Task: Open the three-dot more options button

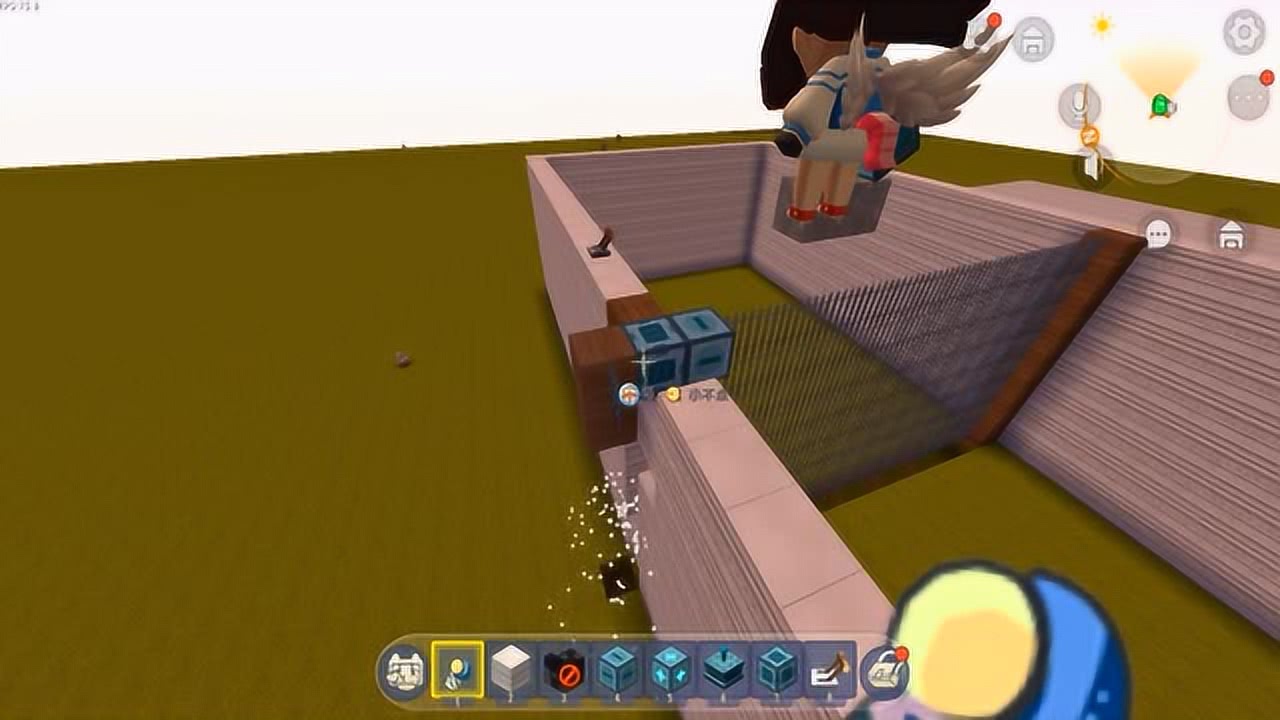Action: 1248,97
